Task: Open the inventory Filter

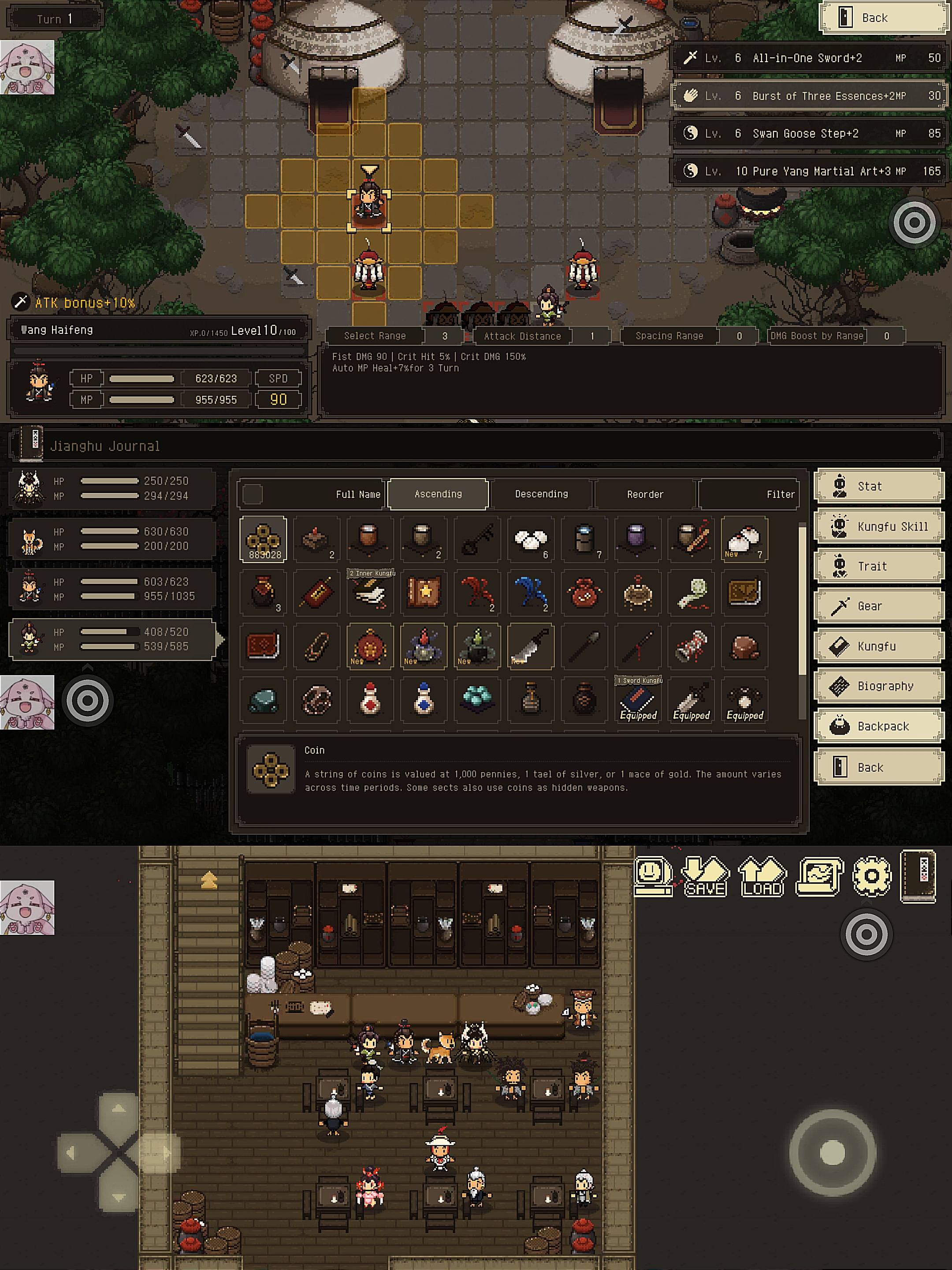Action: (x=748, y=494)
